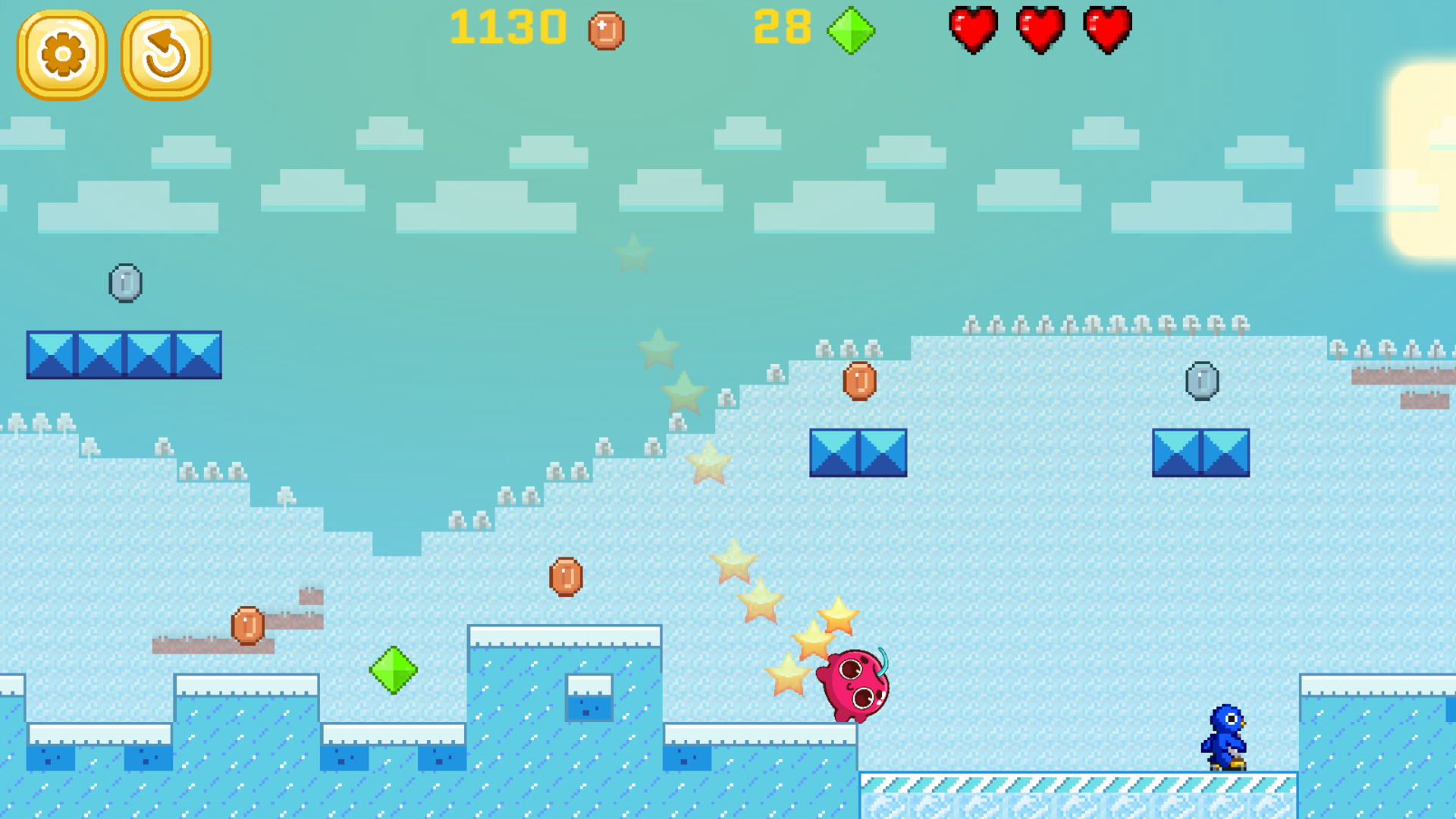The height and width of the screenshot is (819, 1456).
Task: Select the green gem on the lower platform
Action: click(x=394, y=671)
